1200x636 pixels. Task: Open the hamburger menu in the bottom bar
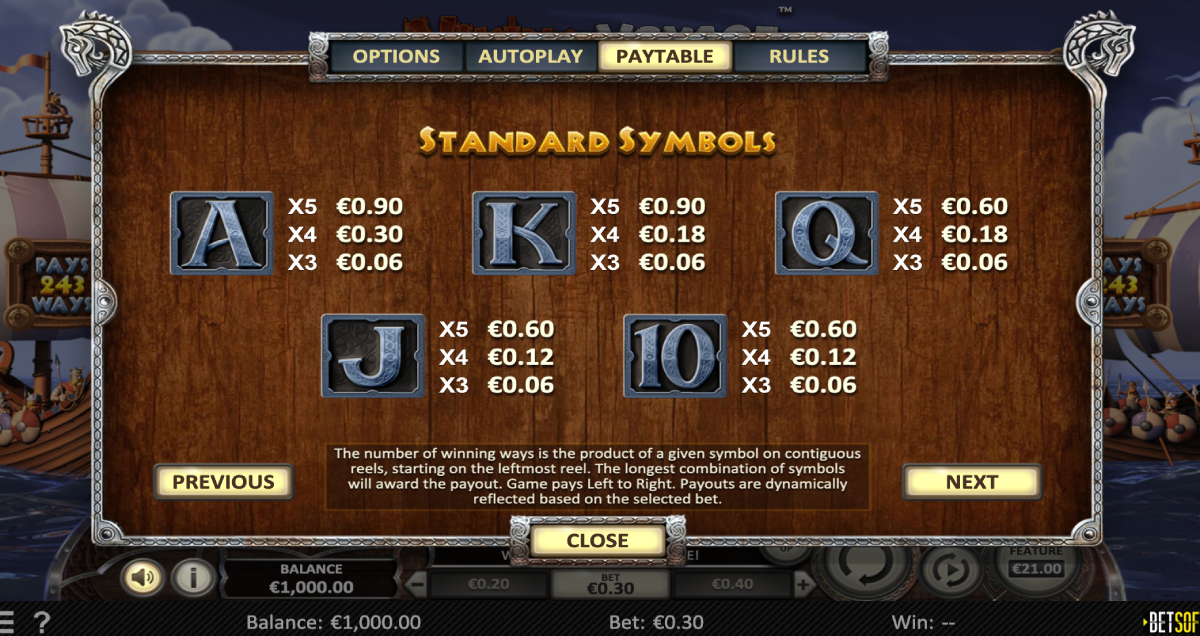(8, 622)
